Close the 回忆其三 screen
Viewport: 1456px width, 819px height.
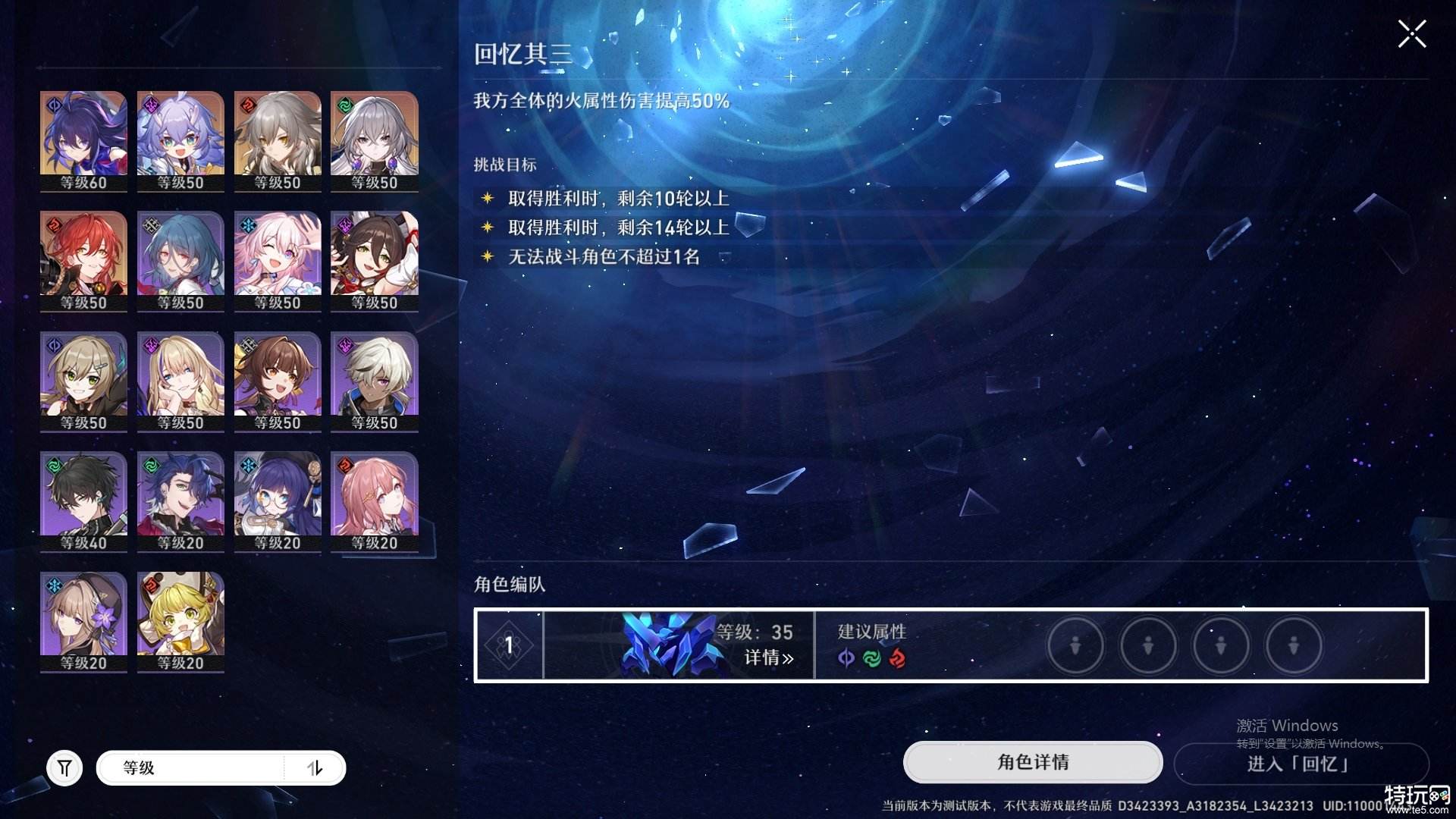tap(1411, 33)
